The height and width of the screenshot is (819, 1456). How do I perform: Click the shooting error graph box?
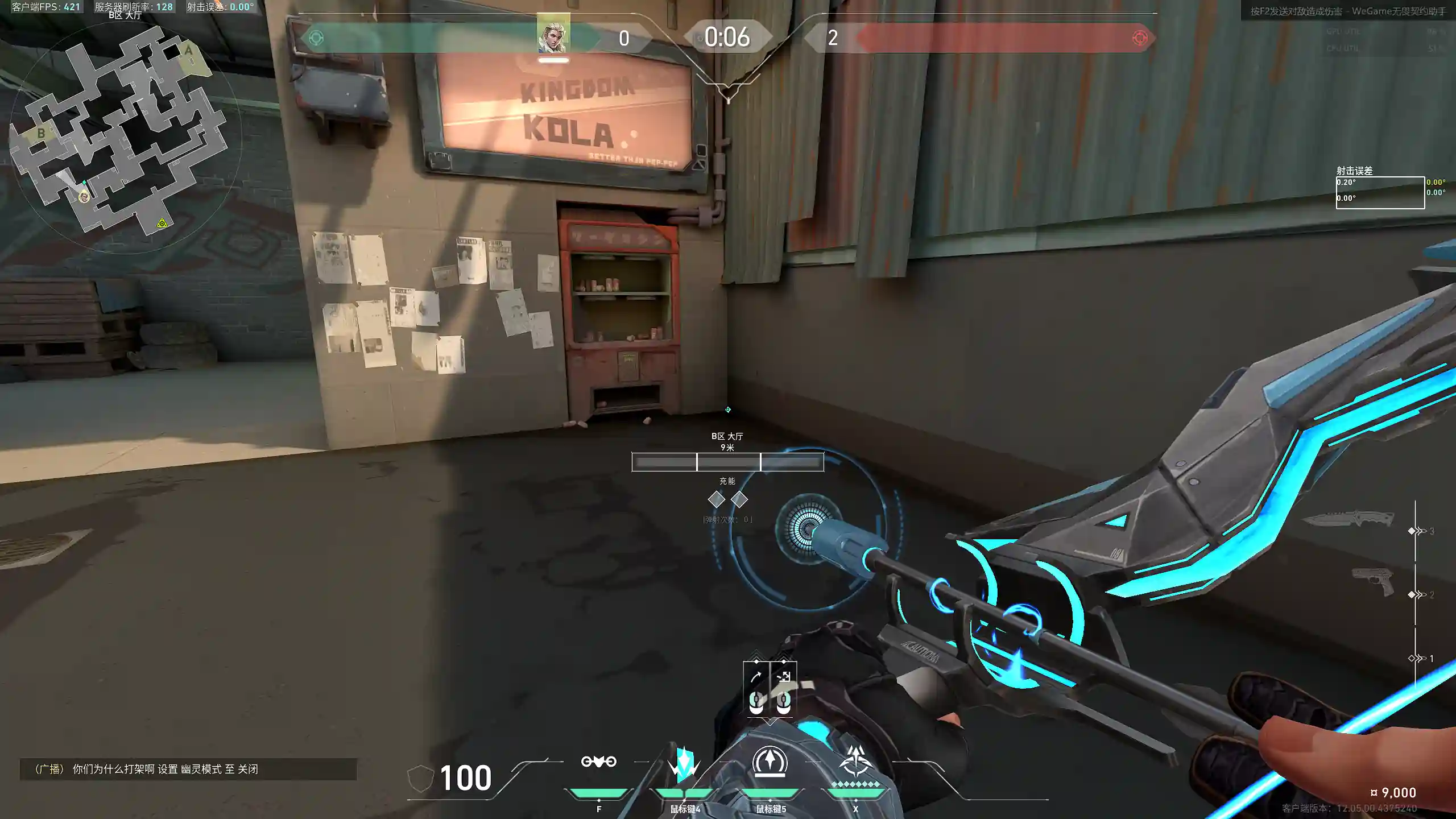point(1380,193)
